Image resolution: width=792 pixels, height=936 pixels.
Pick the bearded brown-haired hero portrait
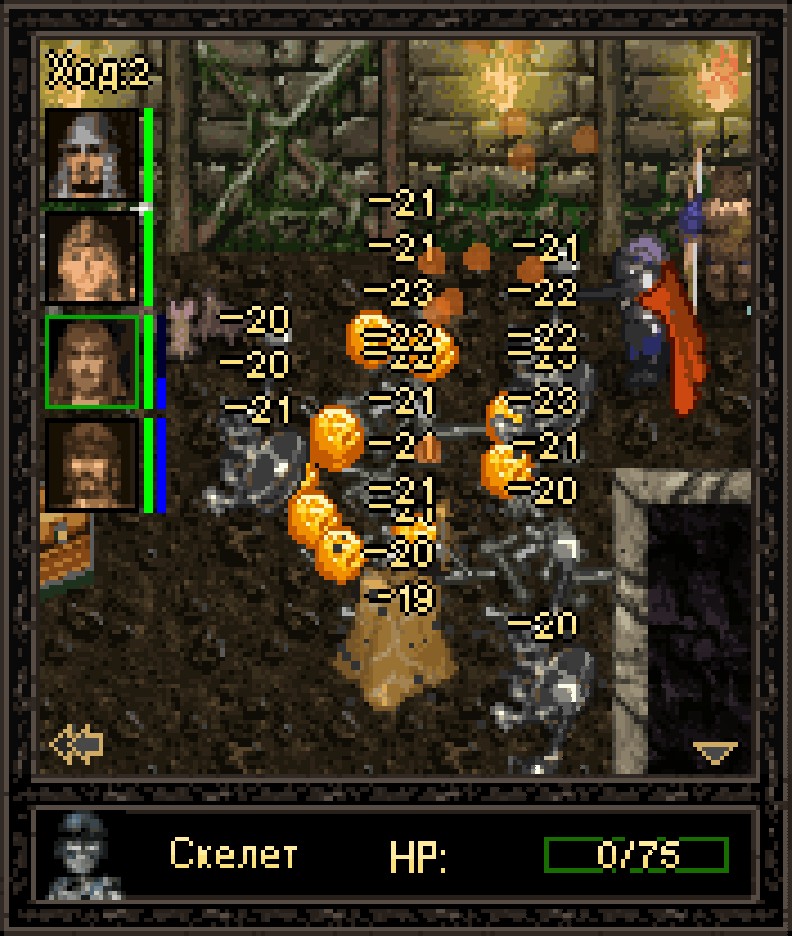(91, 465)
